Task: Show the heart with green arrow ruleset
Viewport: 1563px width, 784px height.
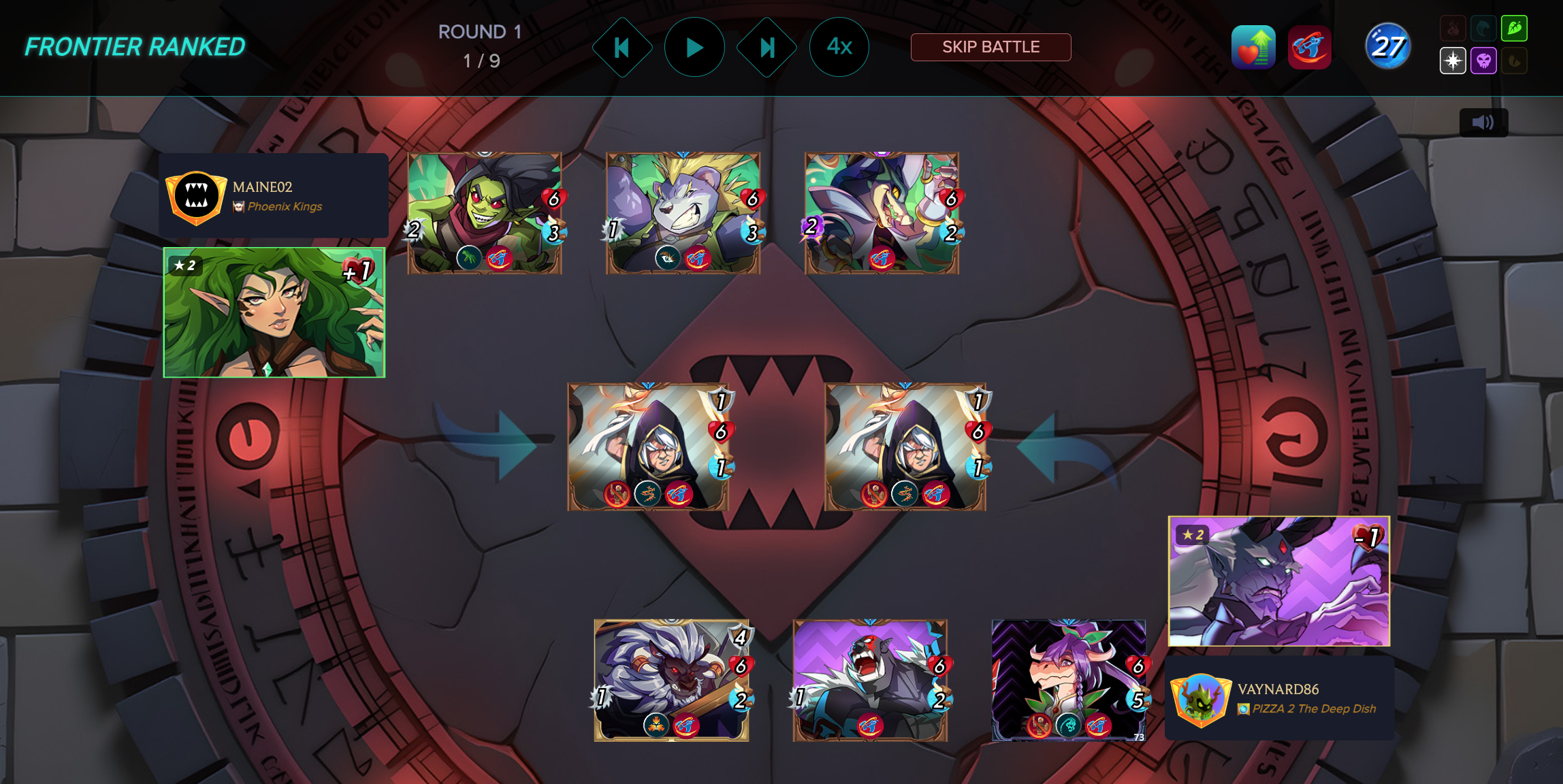Action: 1253,48
